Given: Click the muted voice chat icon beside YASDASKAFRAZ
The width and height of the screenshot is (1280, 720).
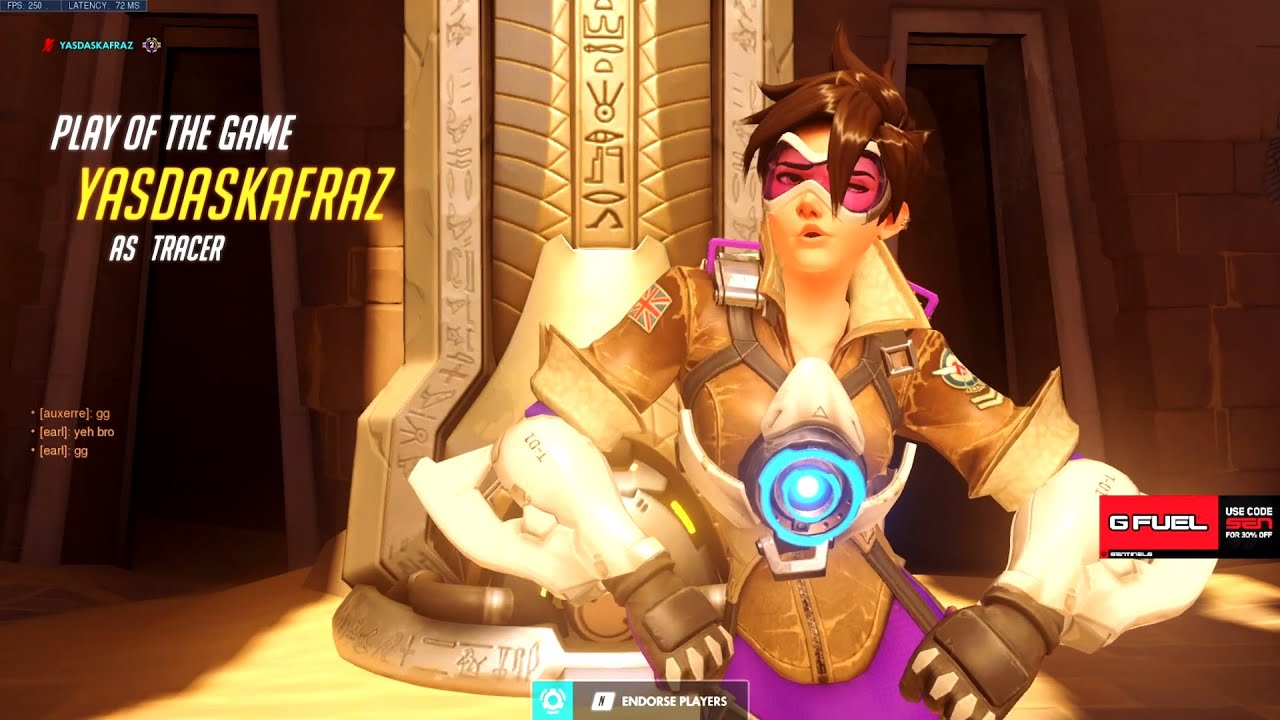Looking at the screenshot, I should tap(47, 44).
